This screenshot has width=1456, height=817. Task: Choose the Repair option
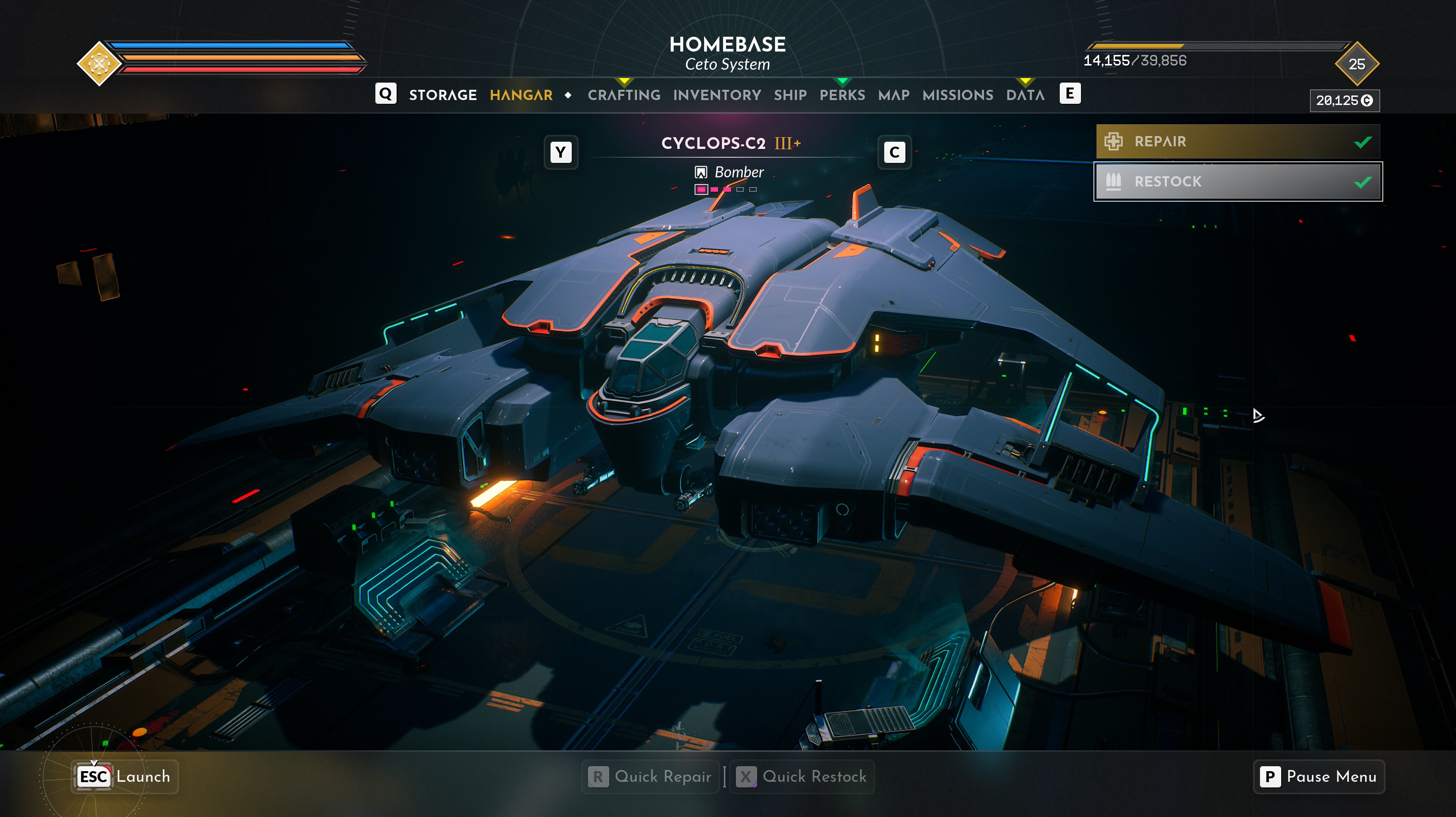tap(1237, 141)
